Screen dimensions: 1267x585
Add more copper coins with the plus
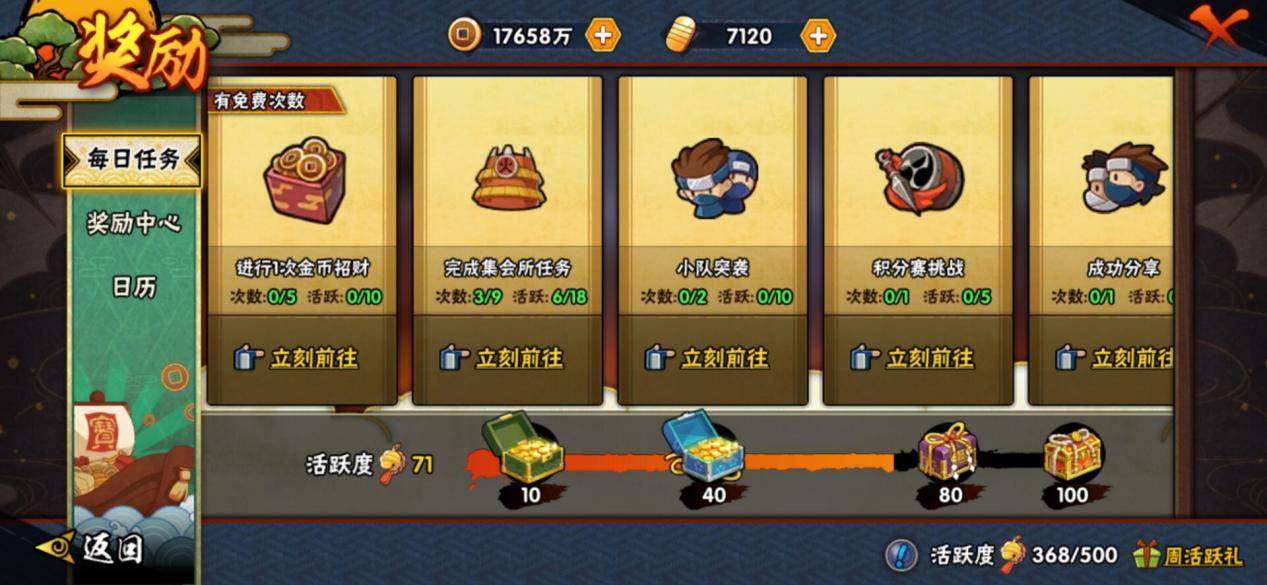(602, 36)
